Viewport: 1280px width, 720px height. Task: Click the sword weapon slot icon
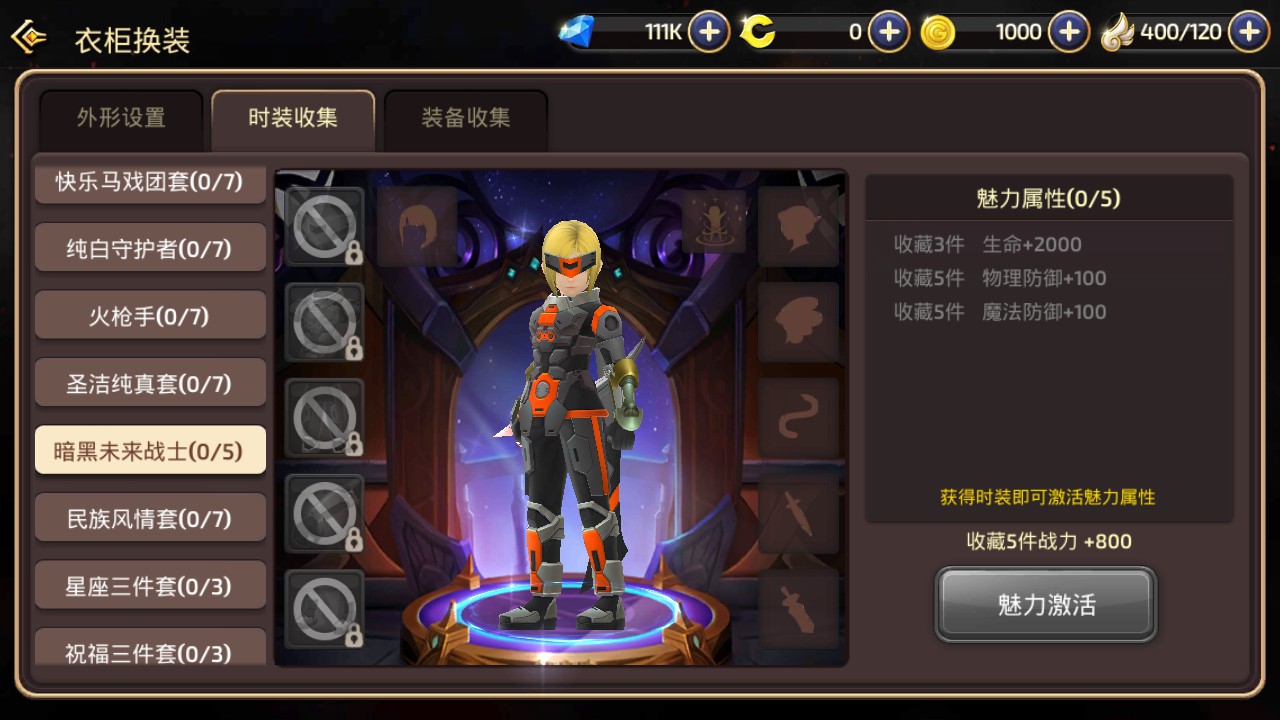798,515
